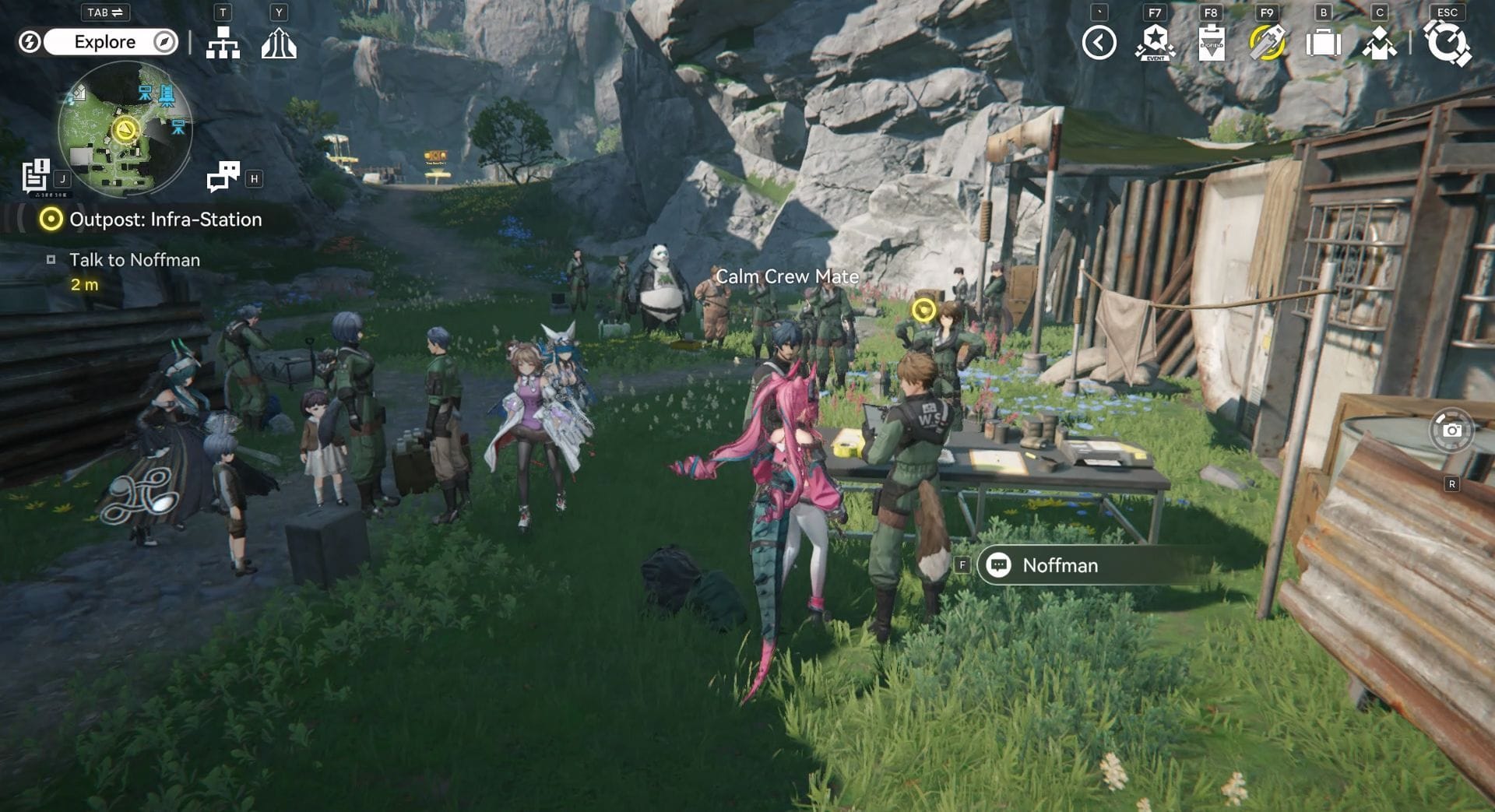
Task: Open the mission log icon with exclamation
Action: 35,176
